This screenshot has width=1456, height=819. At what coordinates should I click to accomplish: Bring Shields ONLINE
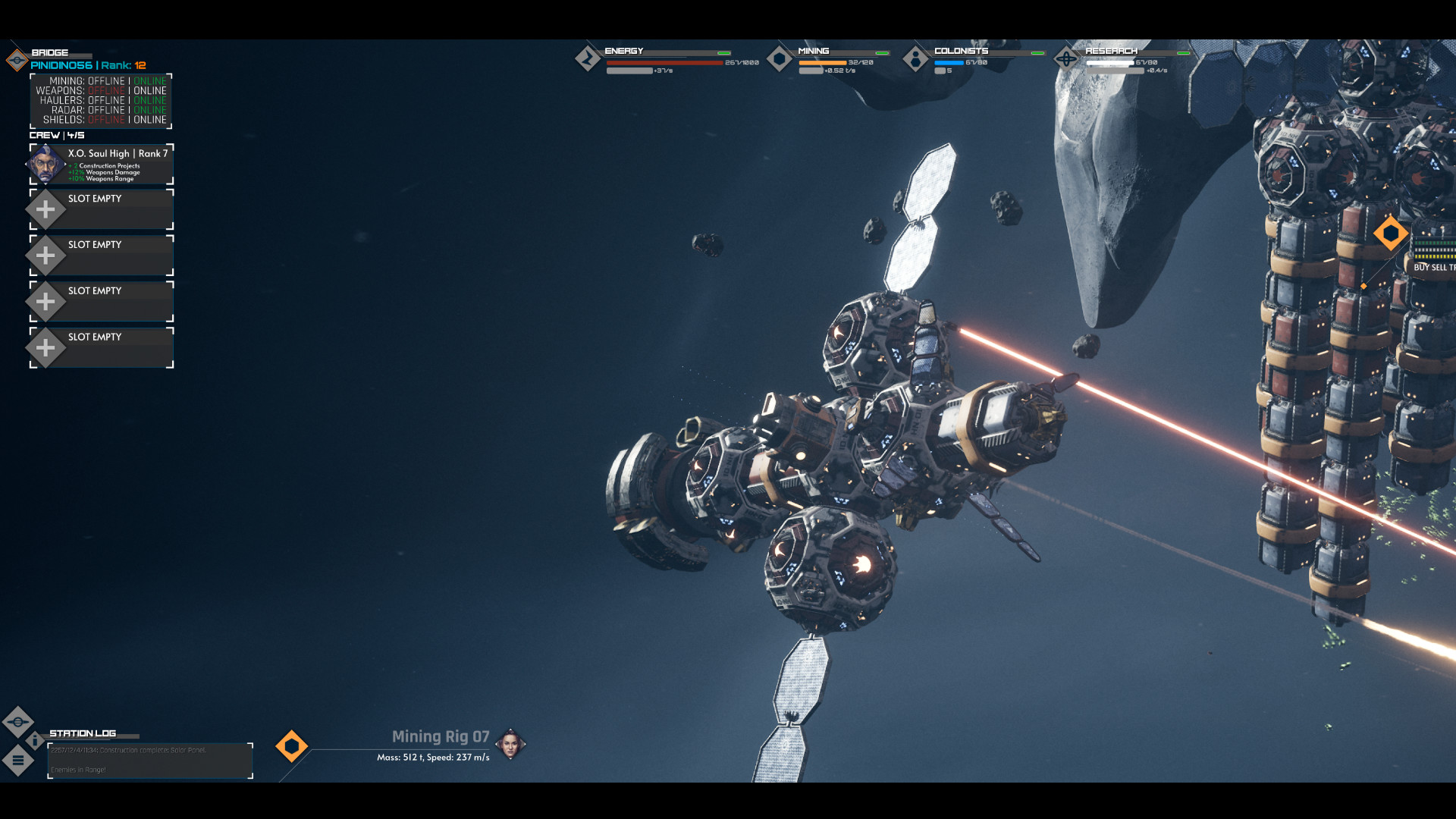[149, 120]
